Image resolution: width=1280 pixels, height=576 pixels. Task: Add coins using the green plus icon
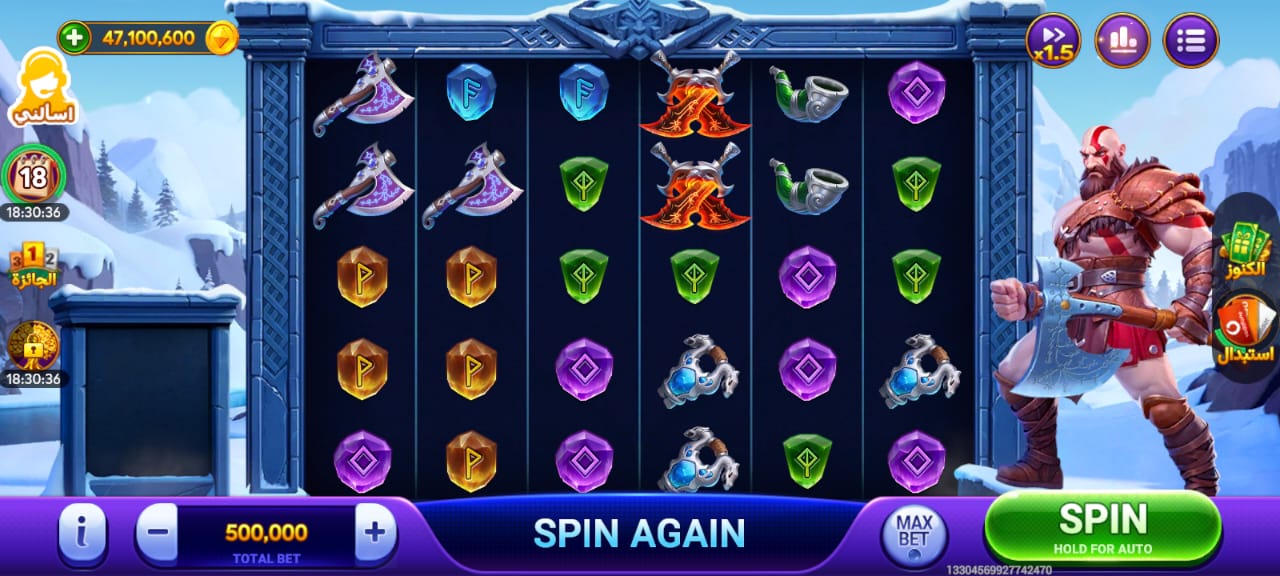pos(74,38)
